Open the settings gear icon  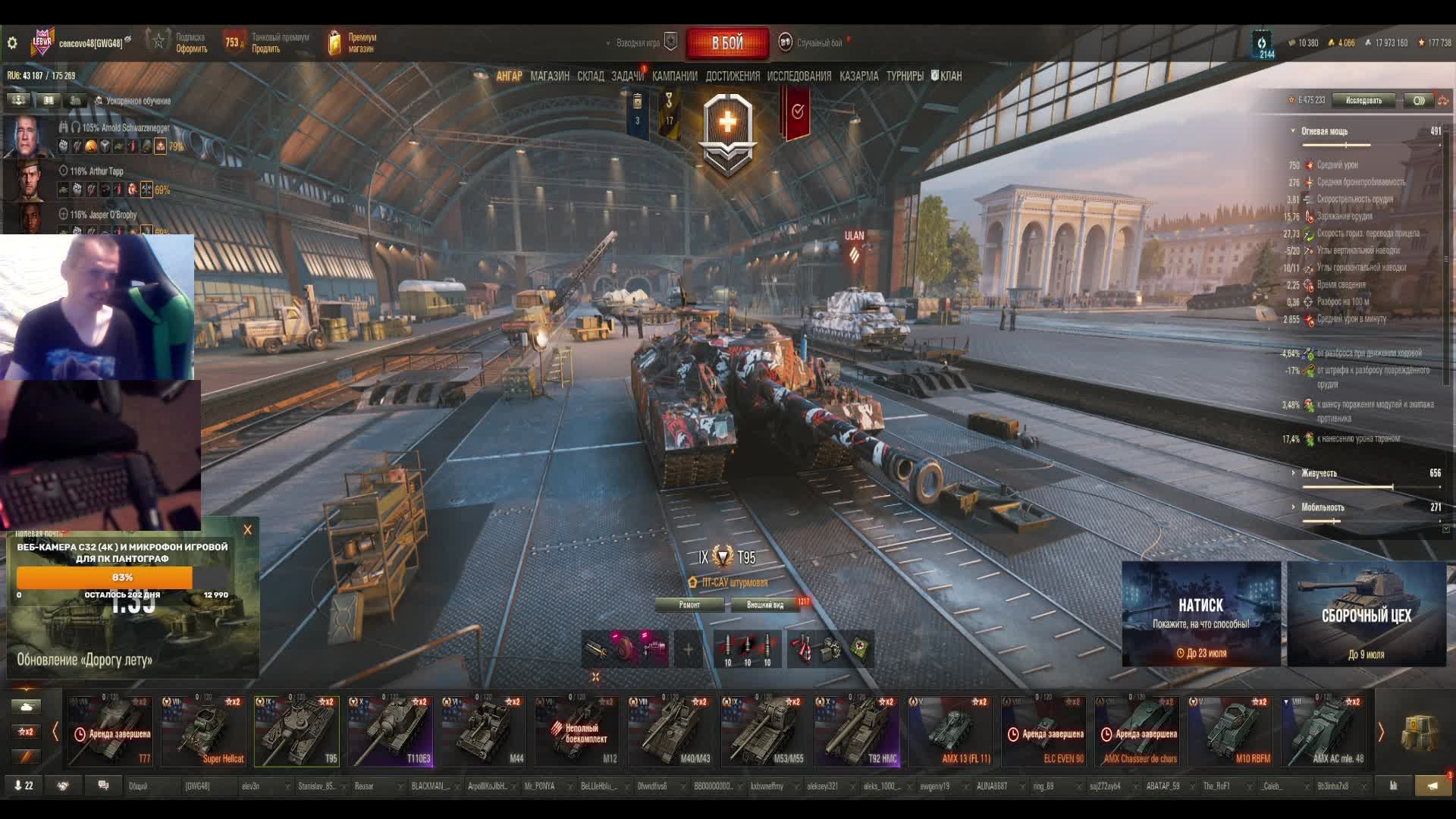pos(12,43)
